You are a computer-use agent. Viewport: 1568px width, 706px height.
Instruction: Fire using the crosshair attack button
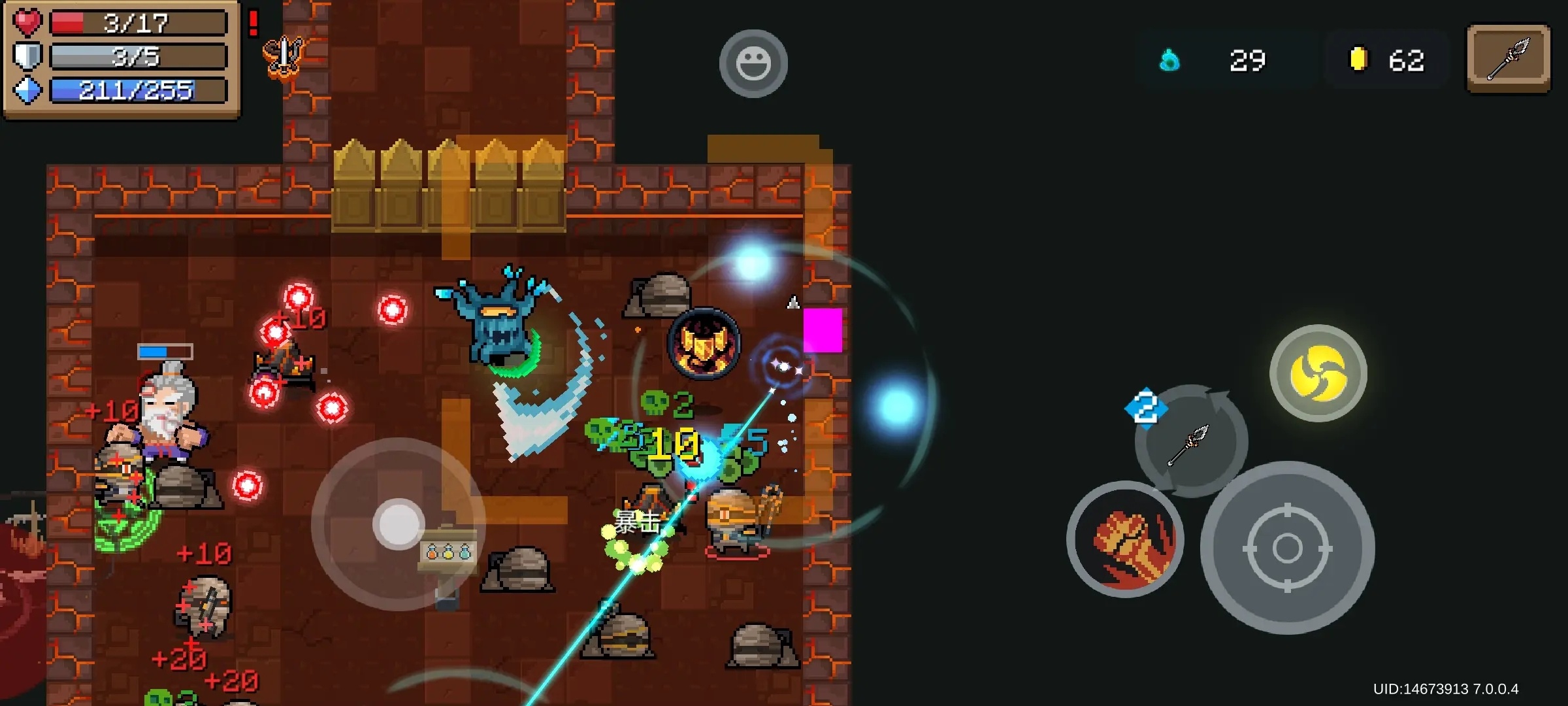point(1287,548)
